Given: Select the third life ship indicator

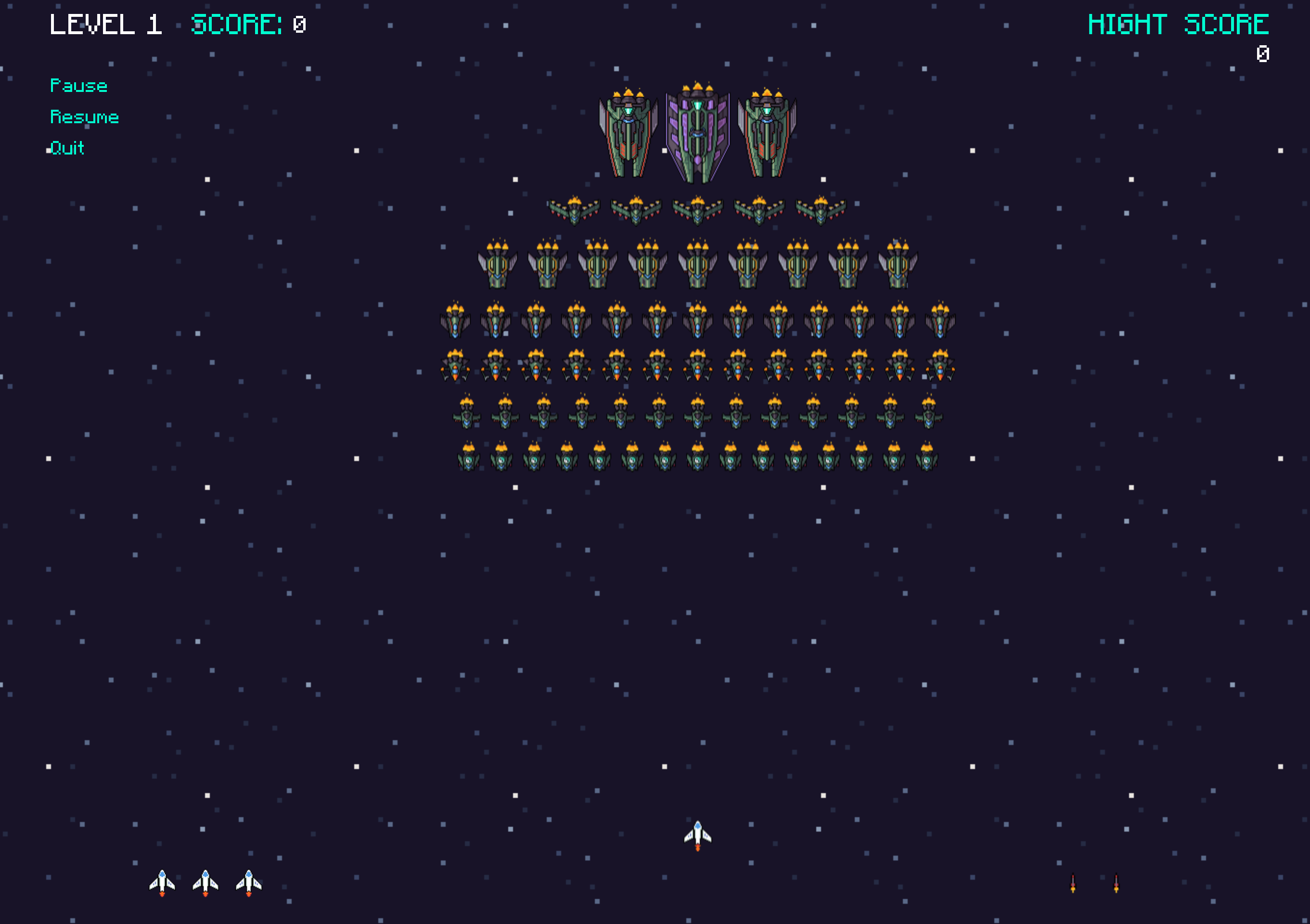Looking at the screenshot, I should (249, 882).
